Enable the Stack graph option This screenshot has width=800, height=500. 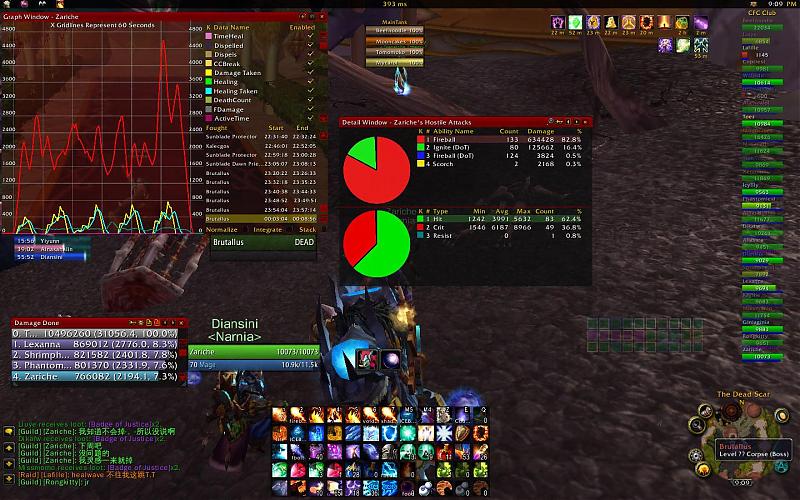click(306, 229)
